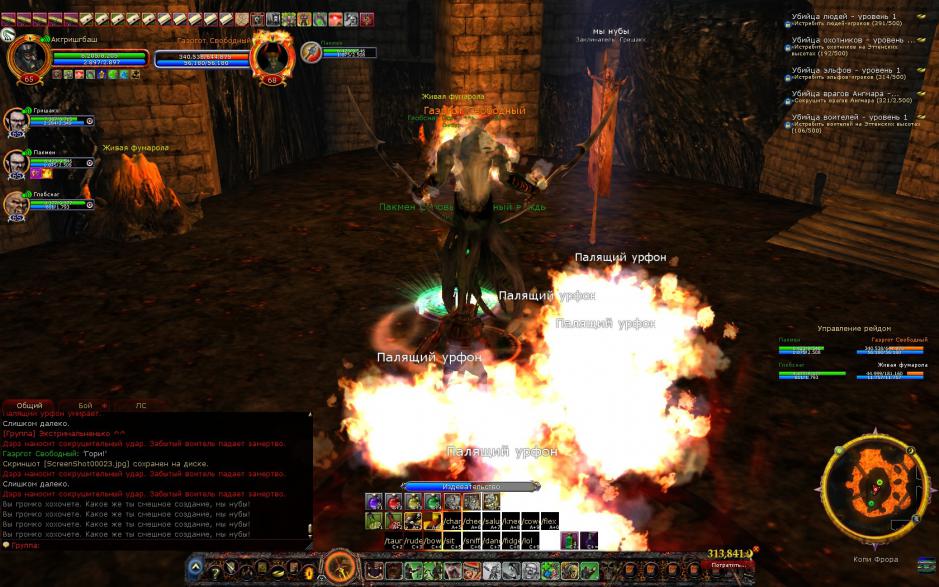Screen dimensions: 939x587
Task: Use the /bow emote quickslot
Action: (432, 541)
